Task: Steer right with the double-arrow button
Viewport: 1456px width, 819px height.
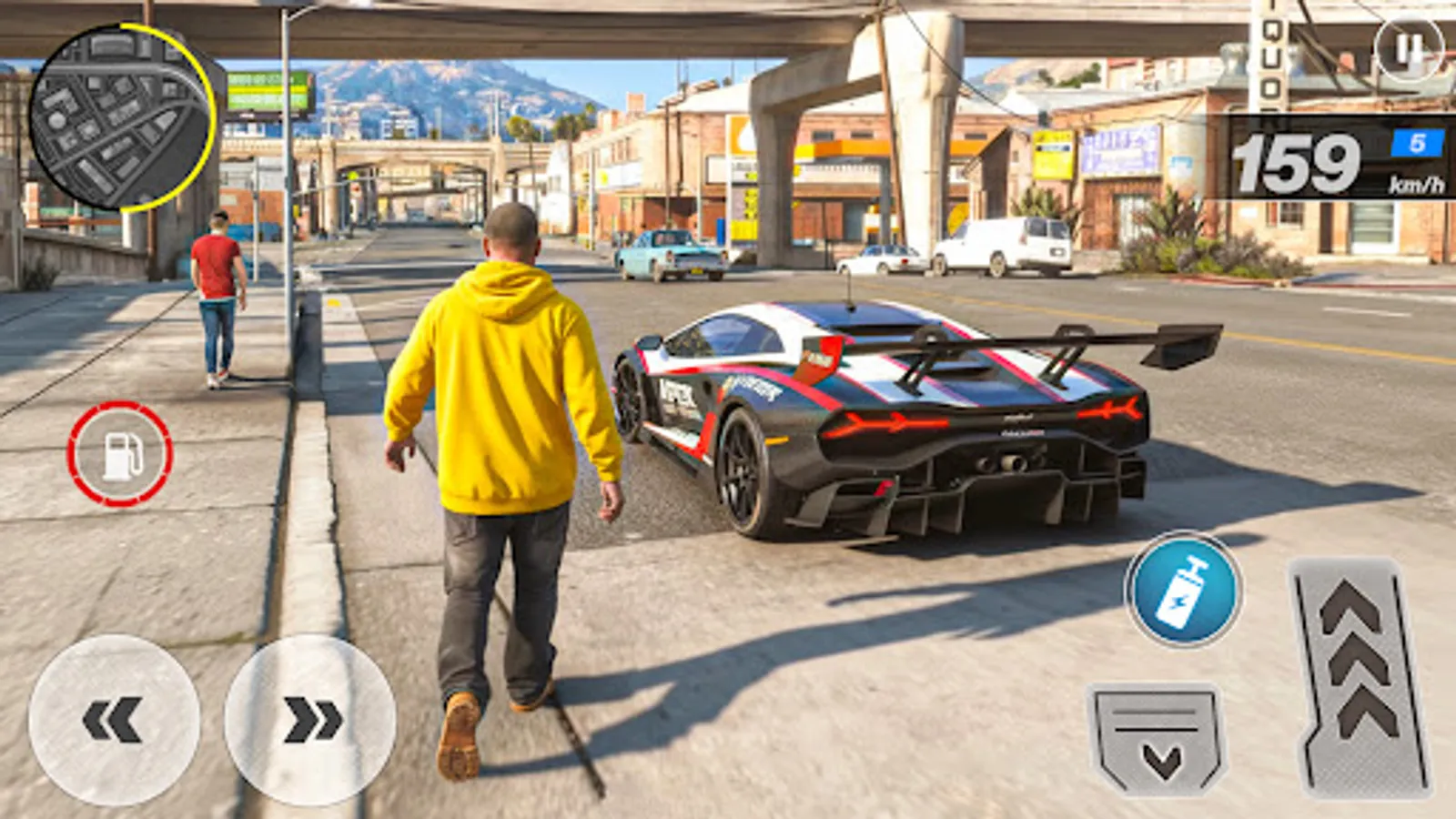Action: pyautogui.click(x=309, y=719)
